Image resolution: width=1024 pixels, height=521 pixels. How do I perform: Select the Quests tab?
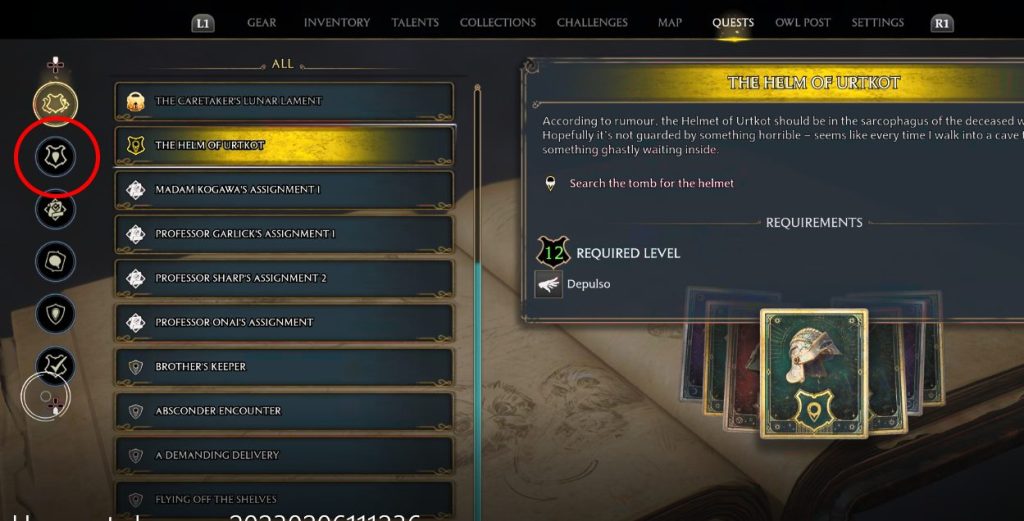click(x=733, y=22)
